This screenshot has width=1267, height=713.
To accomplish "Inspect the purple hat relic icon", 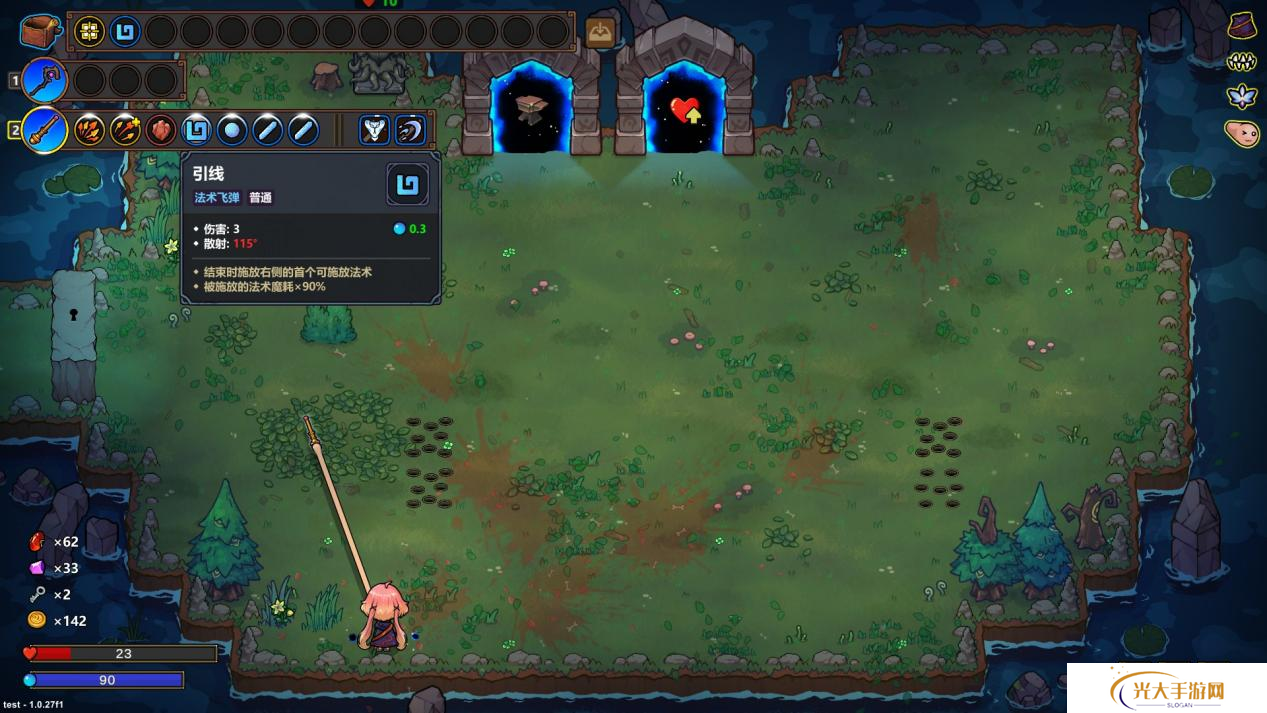I will coord(1243,24).
